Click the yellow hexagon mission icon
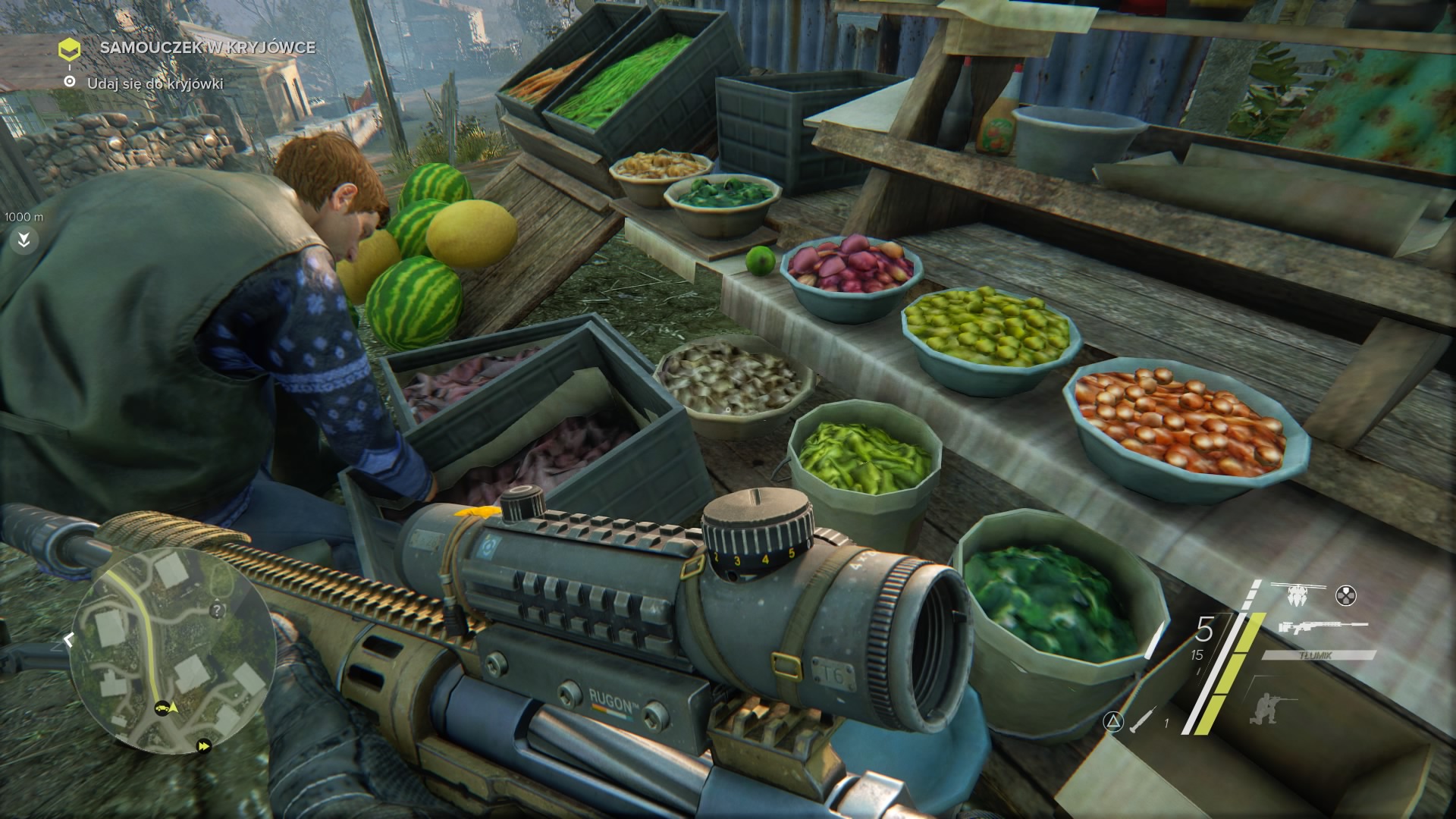Image resolution: width=1456 pixels, height=819 pixels. (70, 50)
